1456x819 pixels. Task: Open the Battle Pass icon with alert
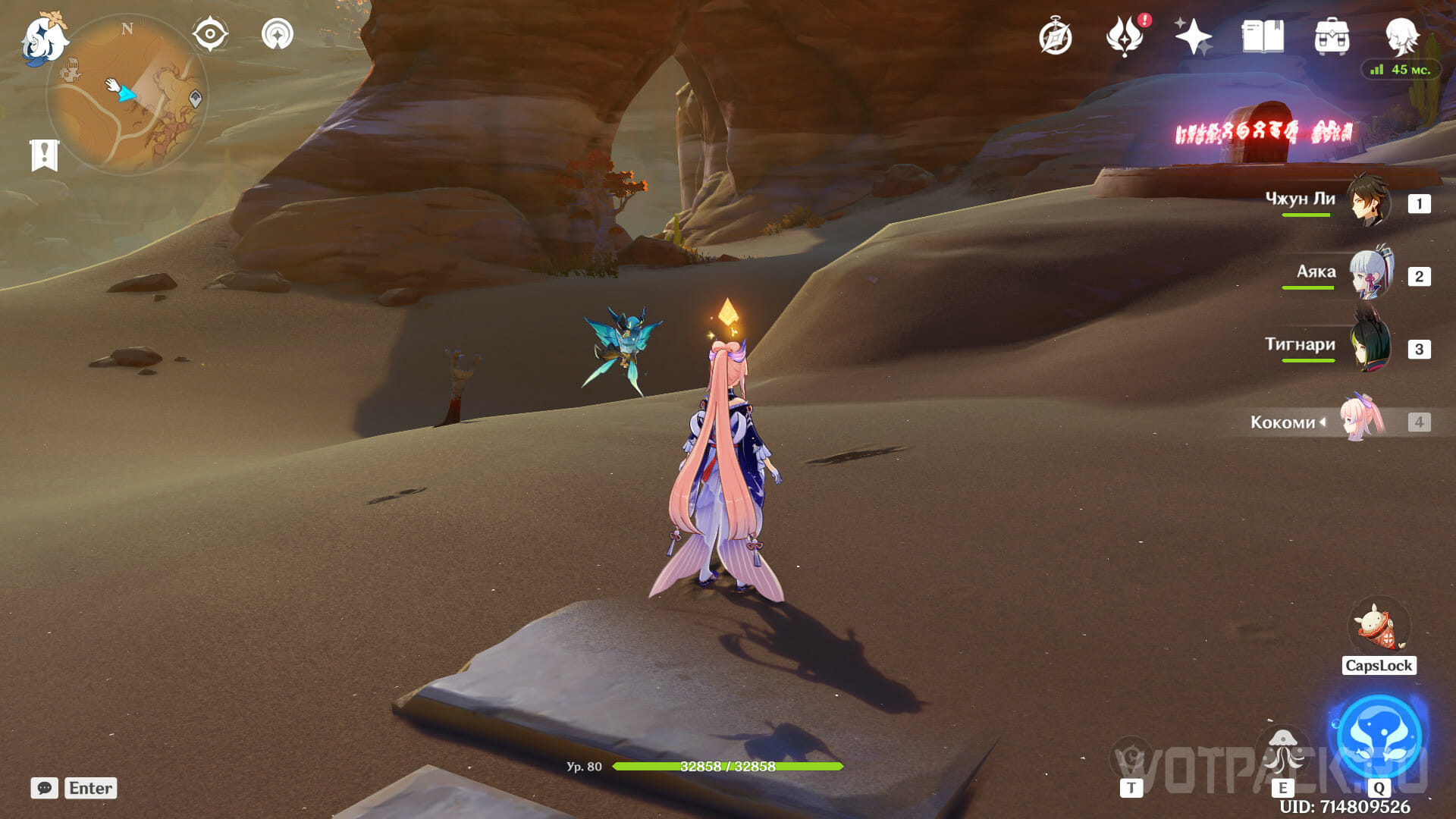click(1125, 36)
